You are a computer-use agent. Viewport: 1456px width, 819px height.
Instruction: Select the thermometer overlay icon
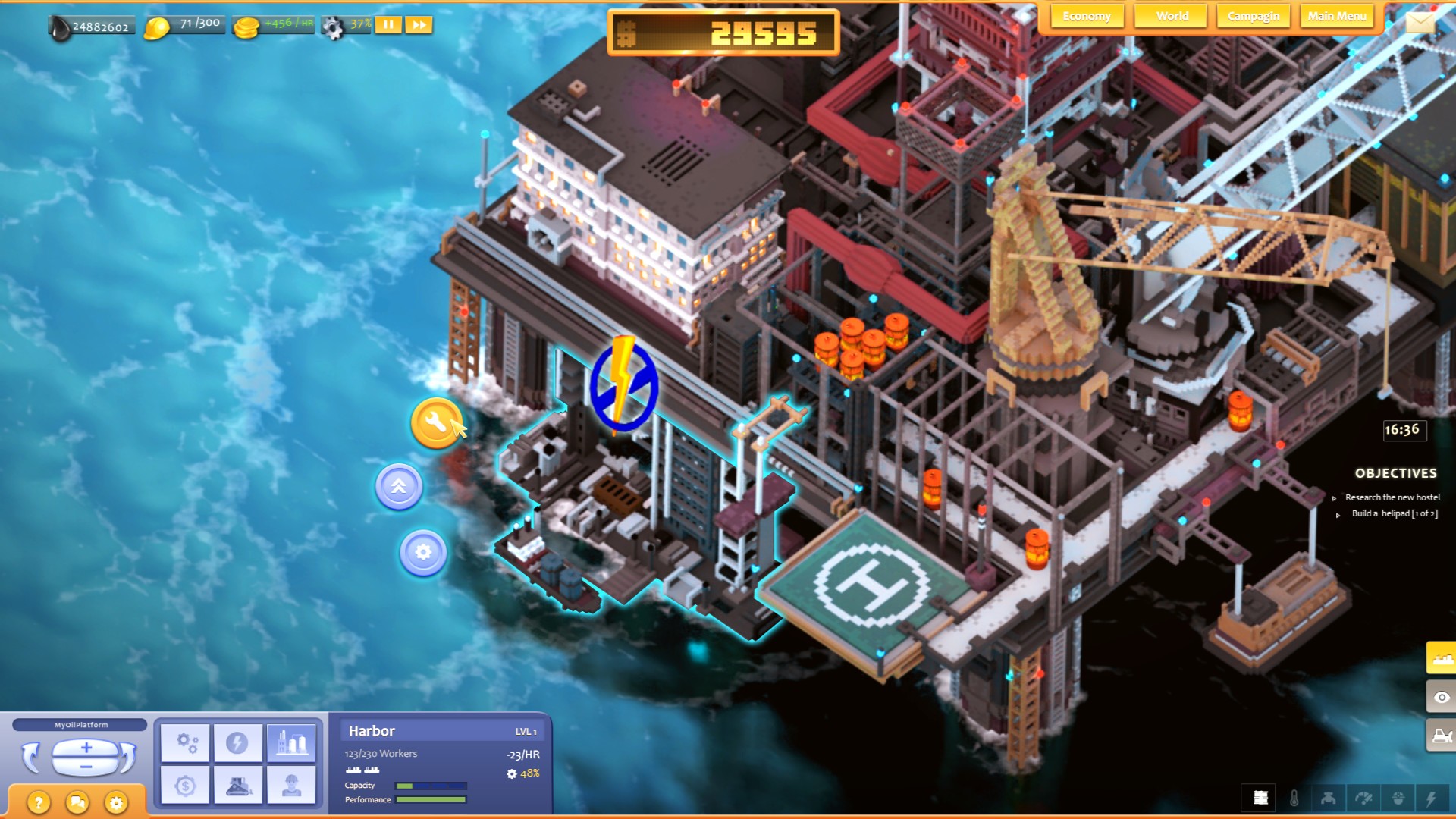(1294, 798)
